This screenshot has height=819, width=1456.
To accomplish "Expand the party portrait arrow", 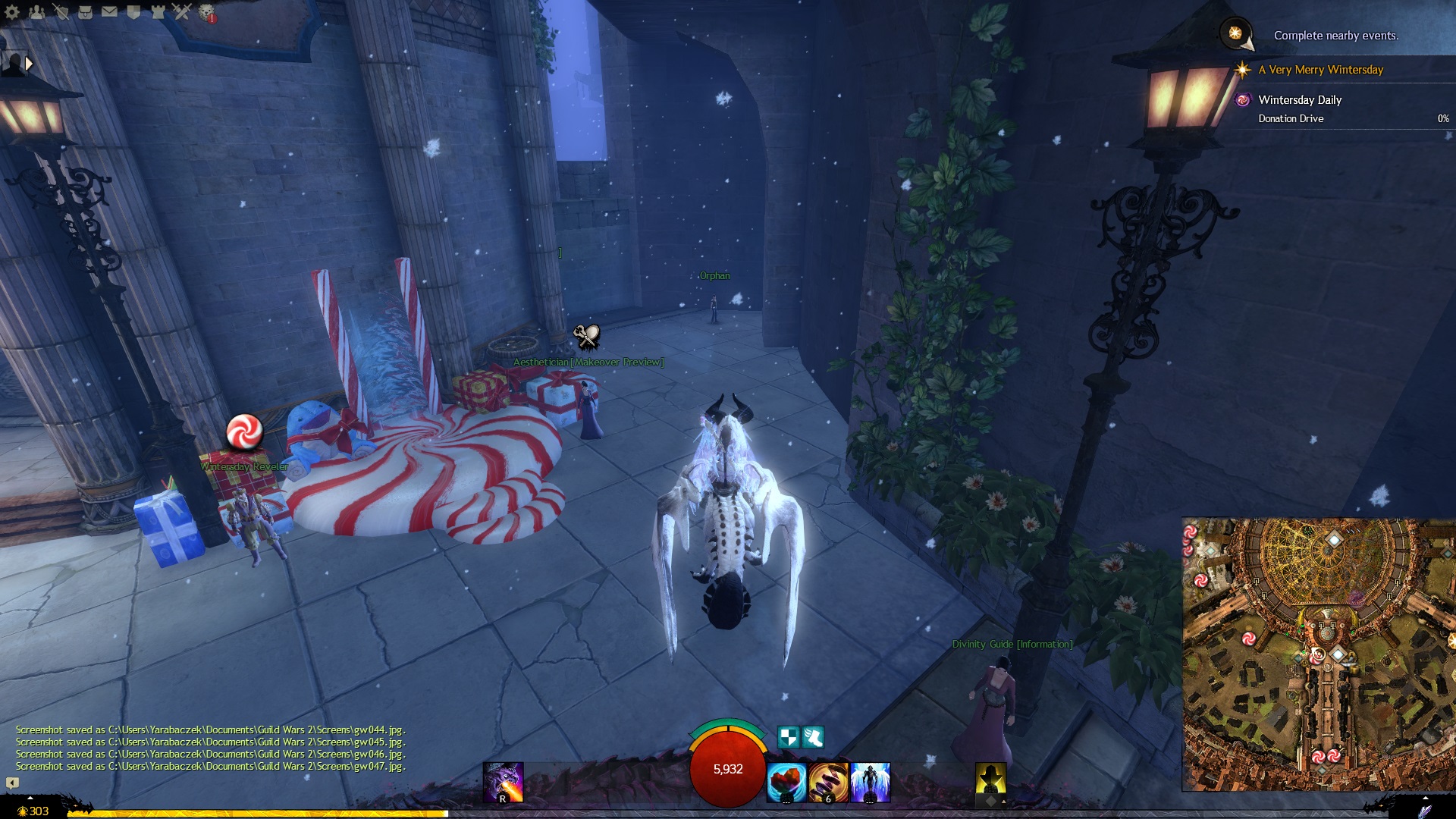I will click(x=29, y=64).
